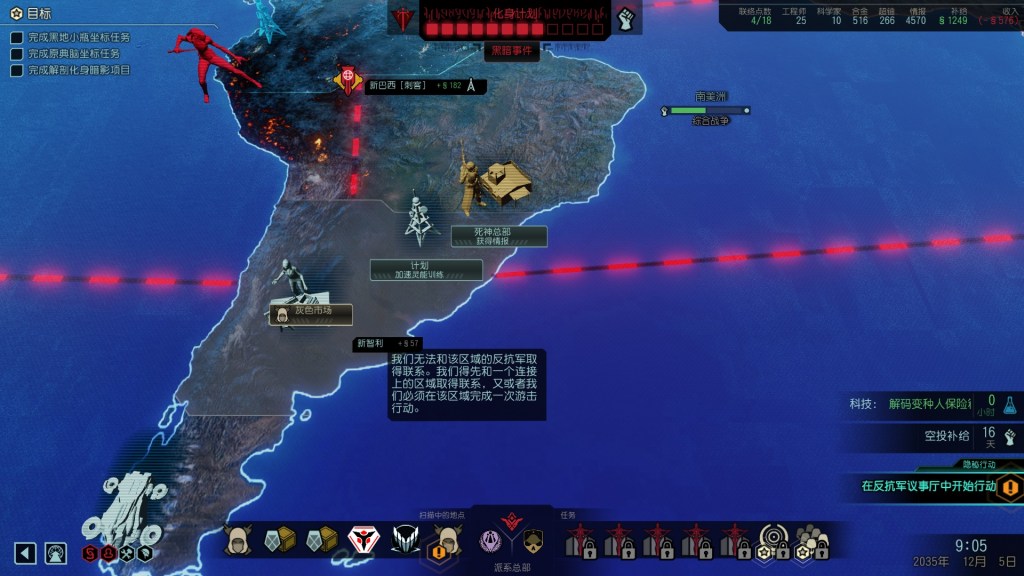Screen dimensions: 1024x576
Task: Open the Plan (计划) psionic training label
Action: click(426, 270)
